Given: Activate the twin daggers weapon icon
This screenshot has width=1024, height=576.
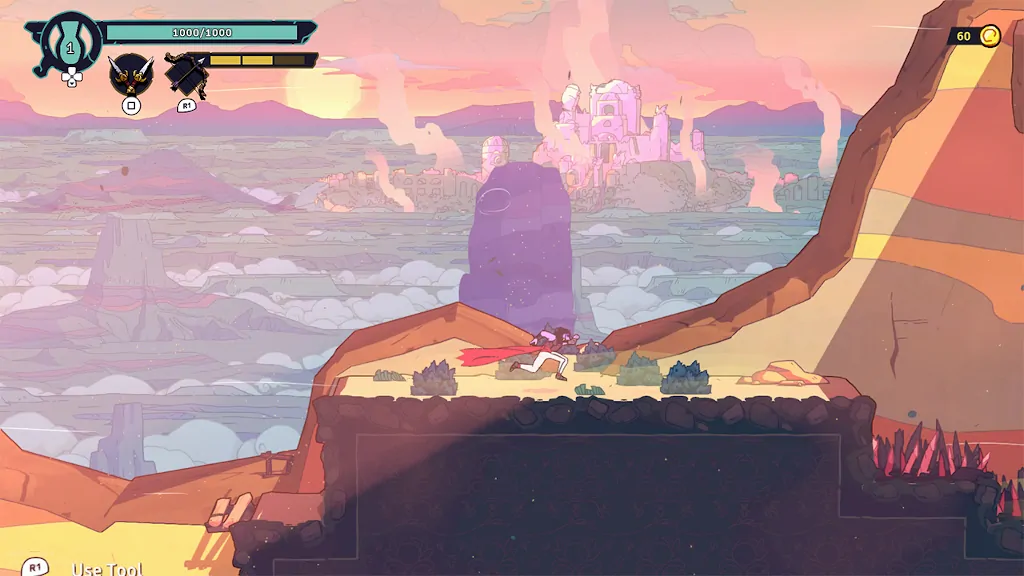Looking at the screenshot, I should pyautogui.click(x=130, y=74).
